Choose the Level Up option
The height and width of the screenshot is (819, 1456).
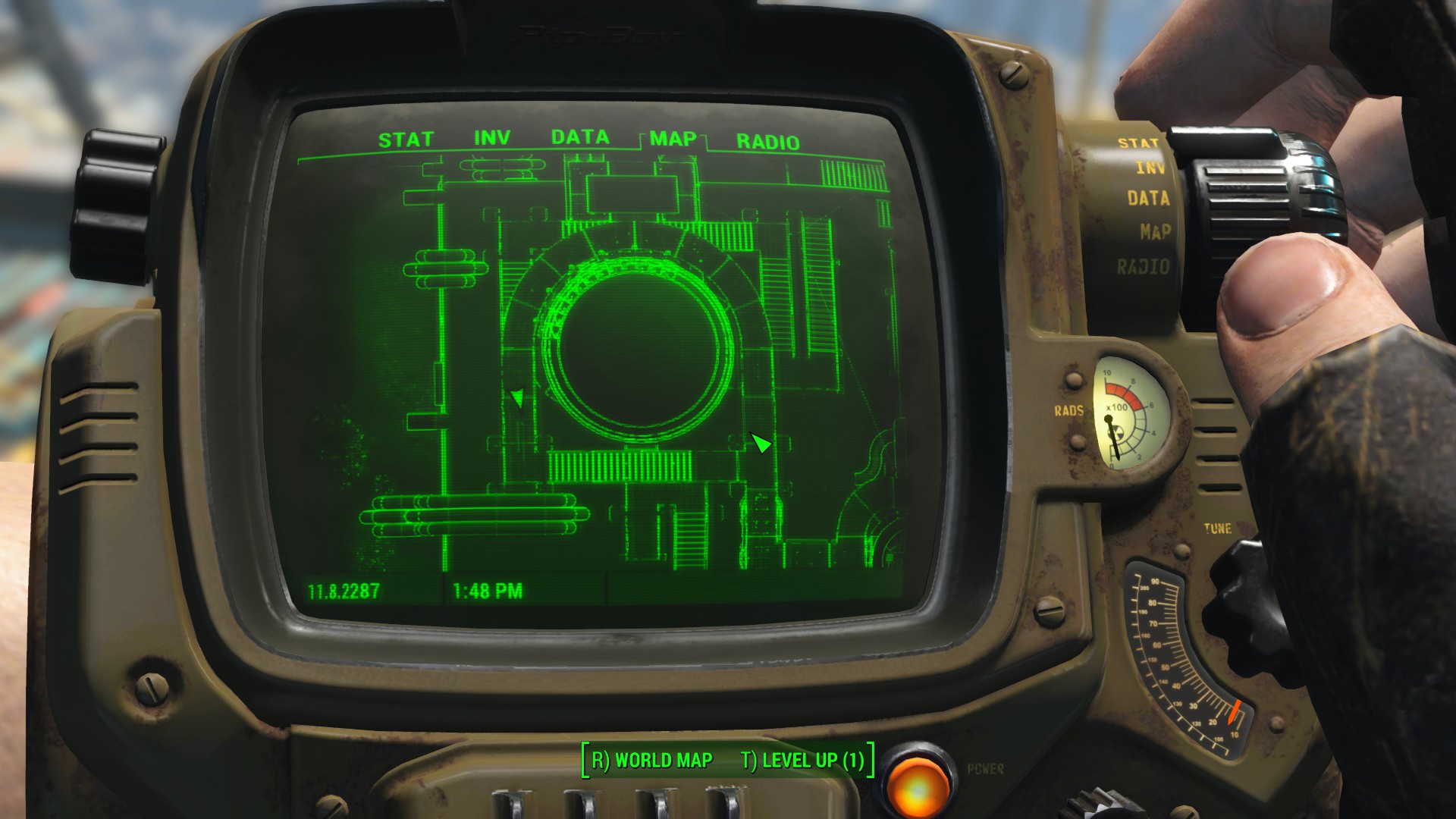[x=802, y=760]
